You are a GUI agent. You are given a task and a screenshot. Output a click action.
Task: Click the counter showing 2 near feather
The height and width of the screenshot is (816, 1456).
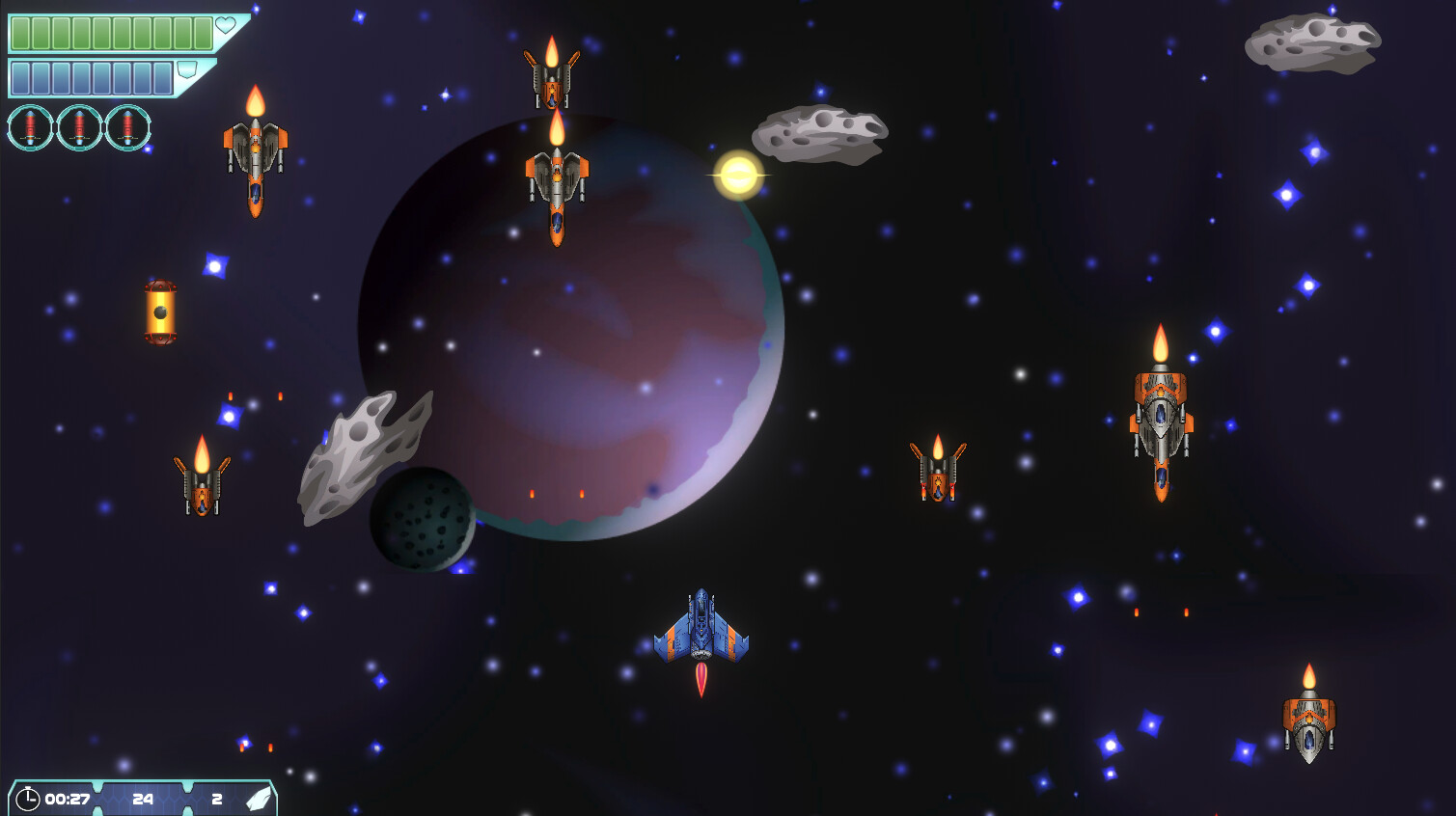pos(217,799)
